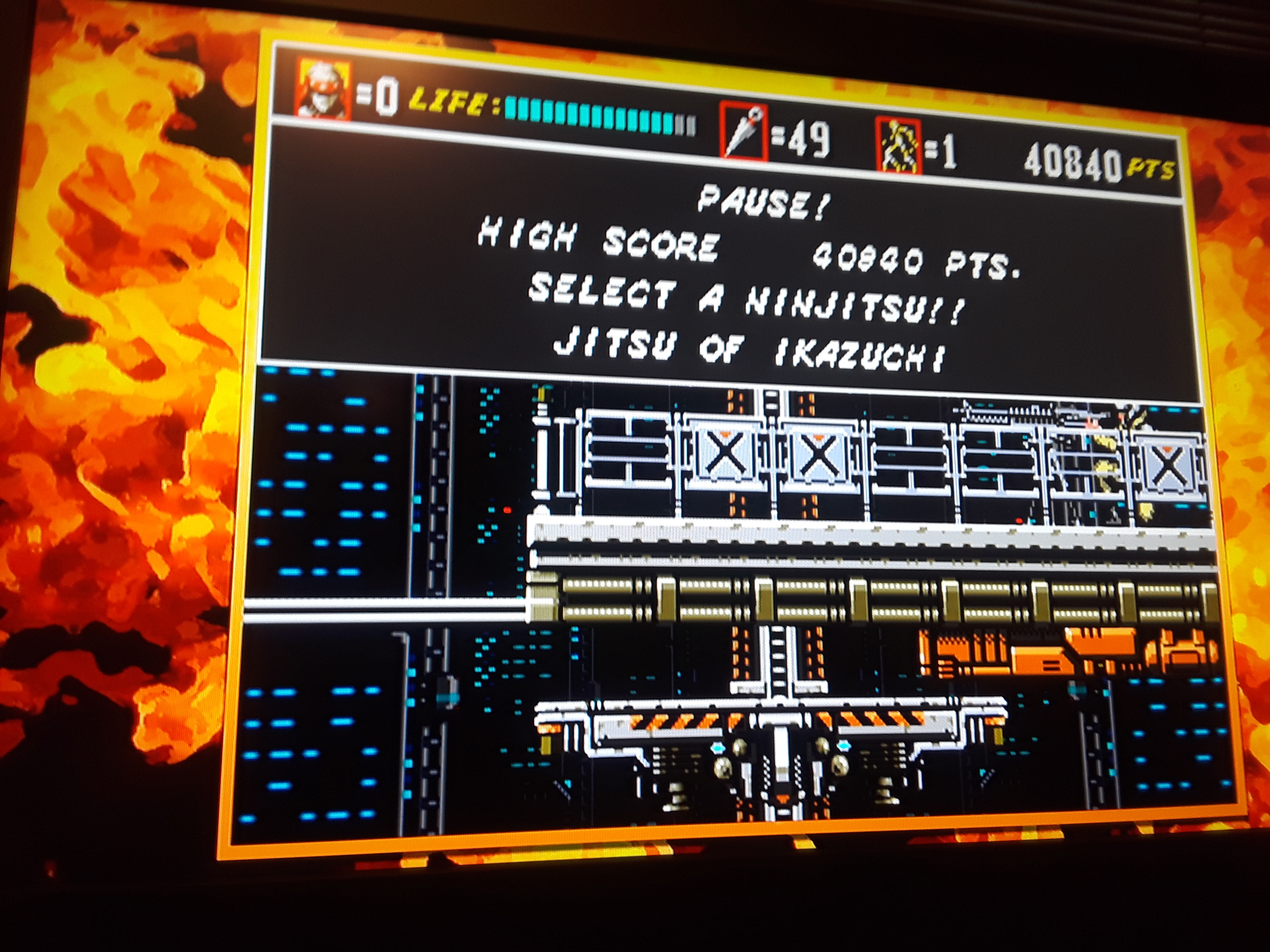Click the ninja portrait lives icon
Viewport: 1270px width, 952px height.
pyautogui.click(x=323, y=90)
